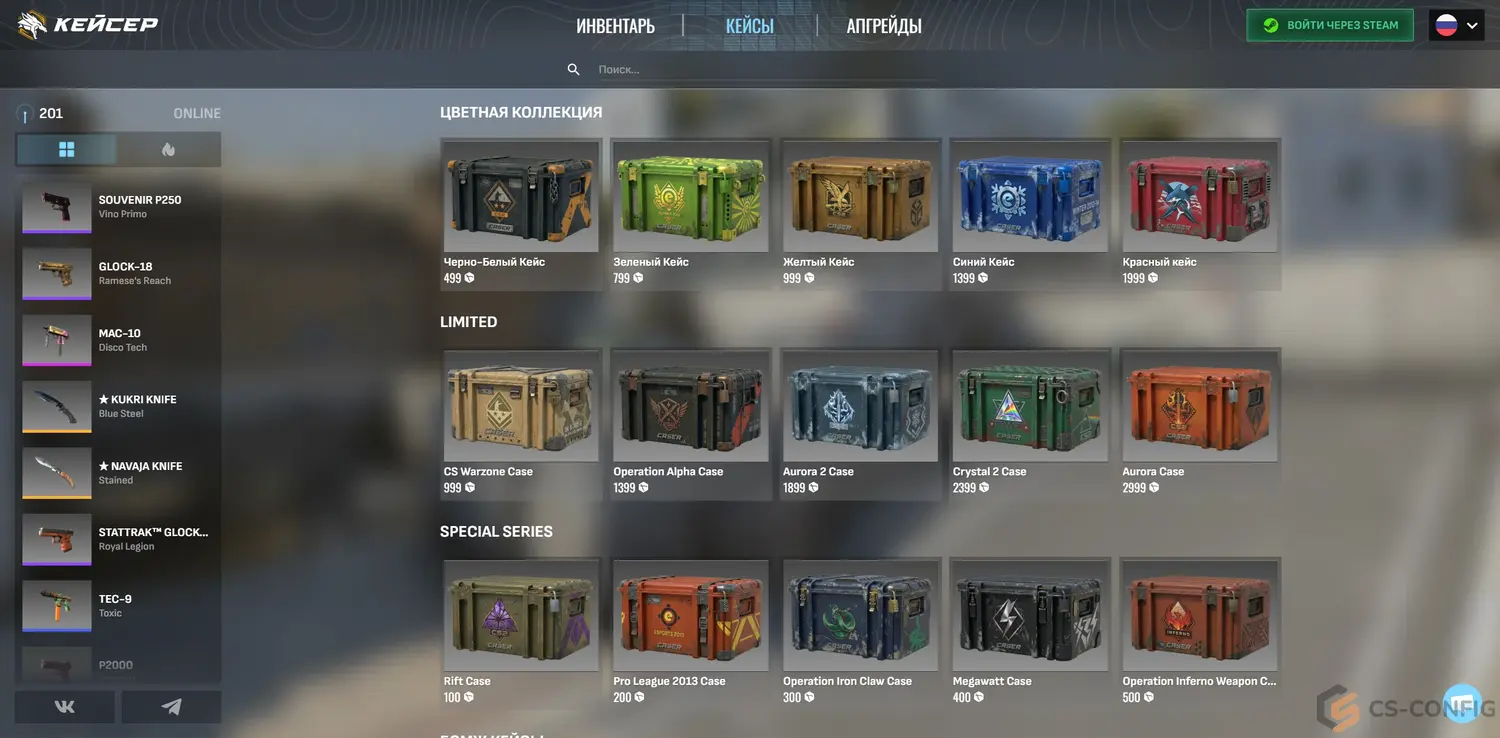View the Kukri Knife Blue Steel drop
Screen dimensions: 1500x738
pyautogui.click(x=118, y=406)
